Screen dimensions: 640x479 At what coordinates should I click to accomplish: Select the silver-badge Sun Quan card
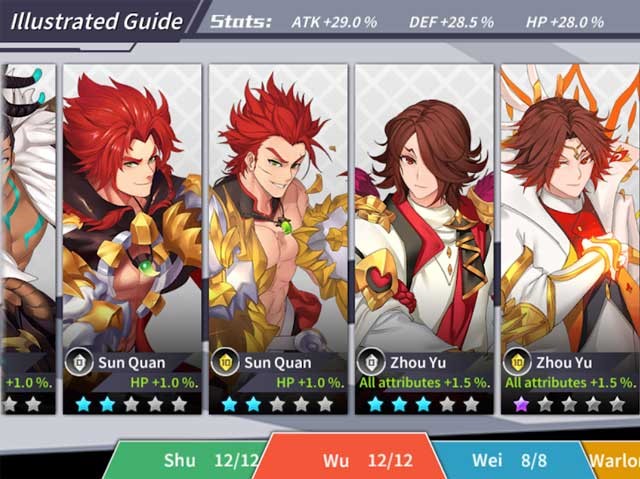pos(131,238)
